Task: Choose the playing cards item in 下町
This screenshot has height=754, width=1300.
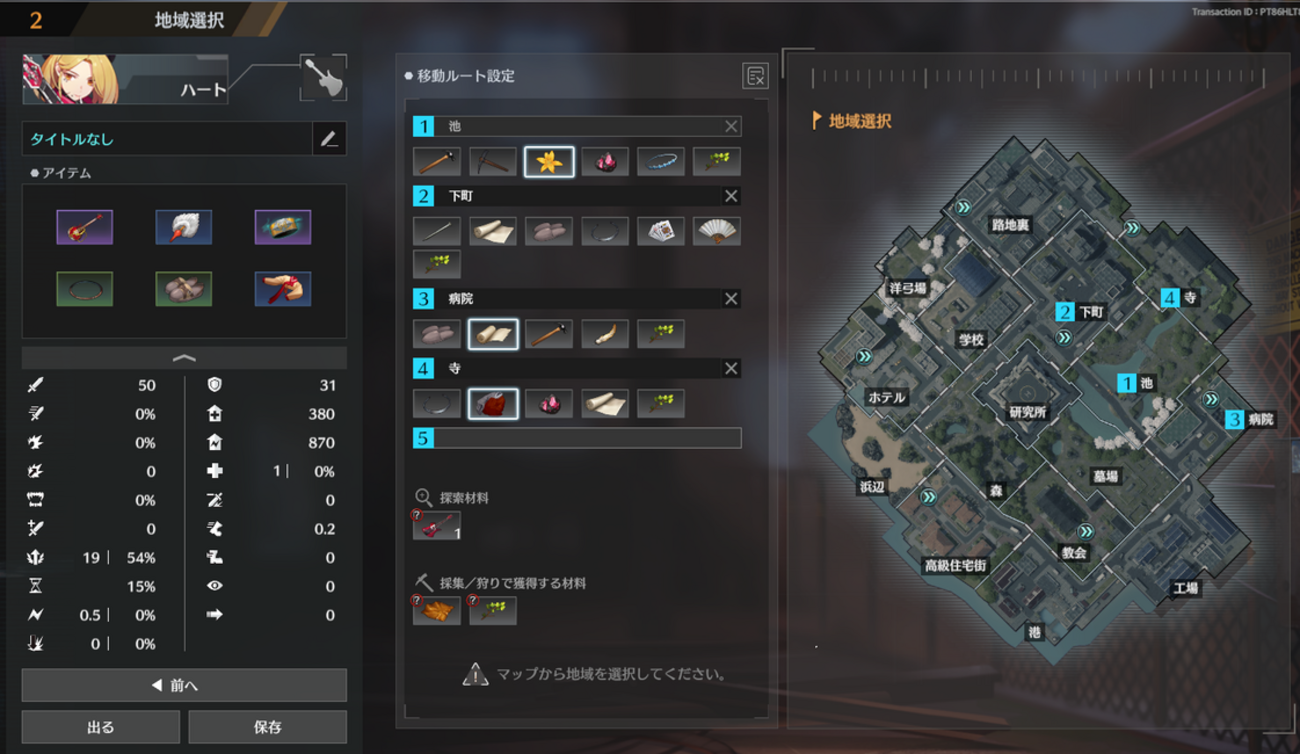Action: [661, 231]
